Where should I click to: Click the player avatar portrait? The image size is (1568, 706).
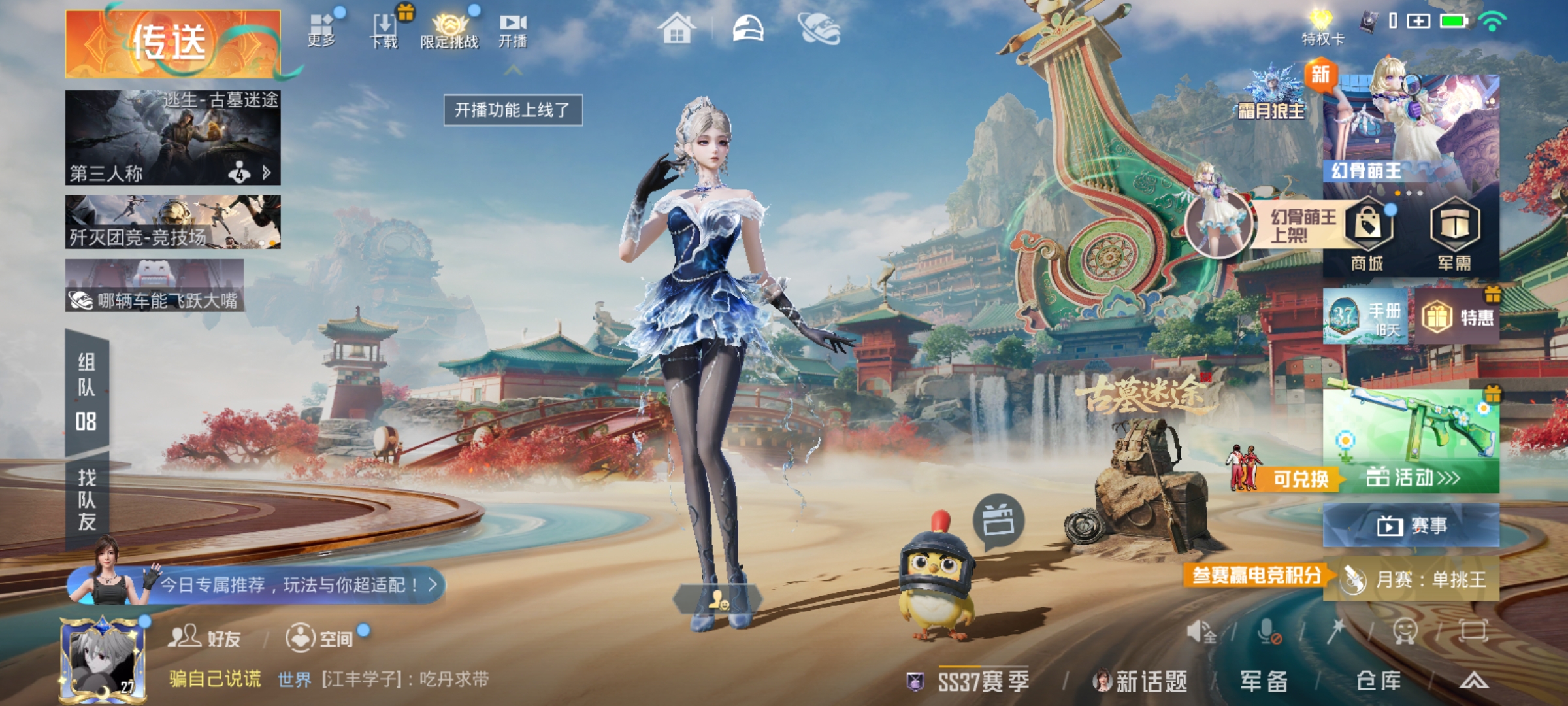(x=103, y=659)
